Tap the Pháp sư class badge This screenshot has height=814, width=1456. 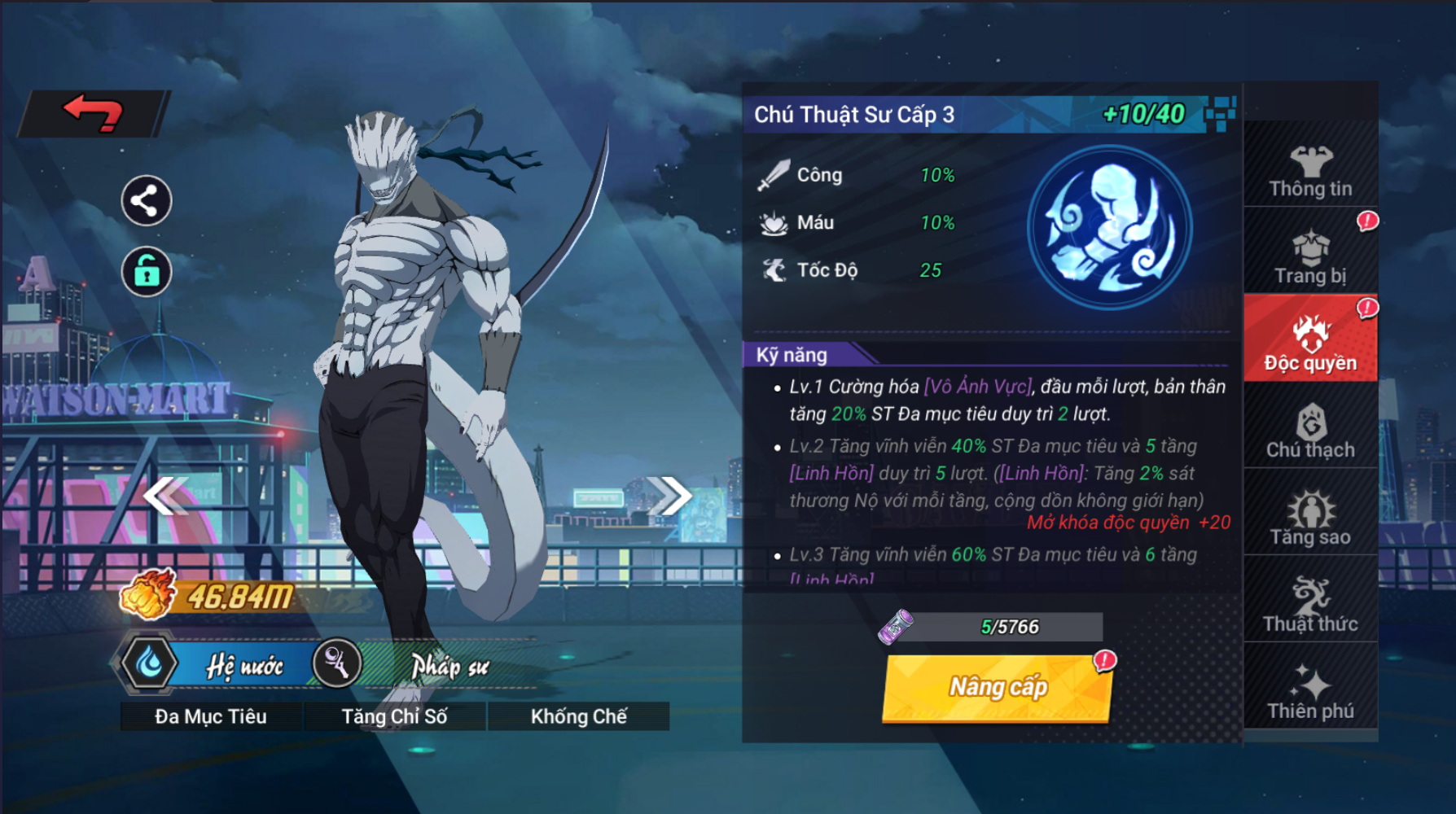407,665
